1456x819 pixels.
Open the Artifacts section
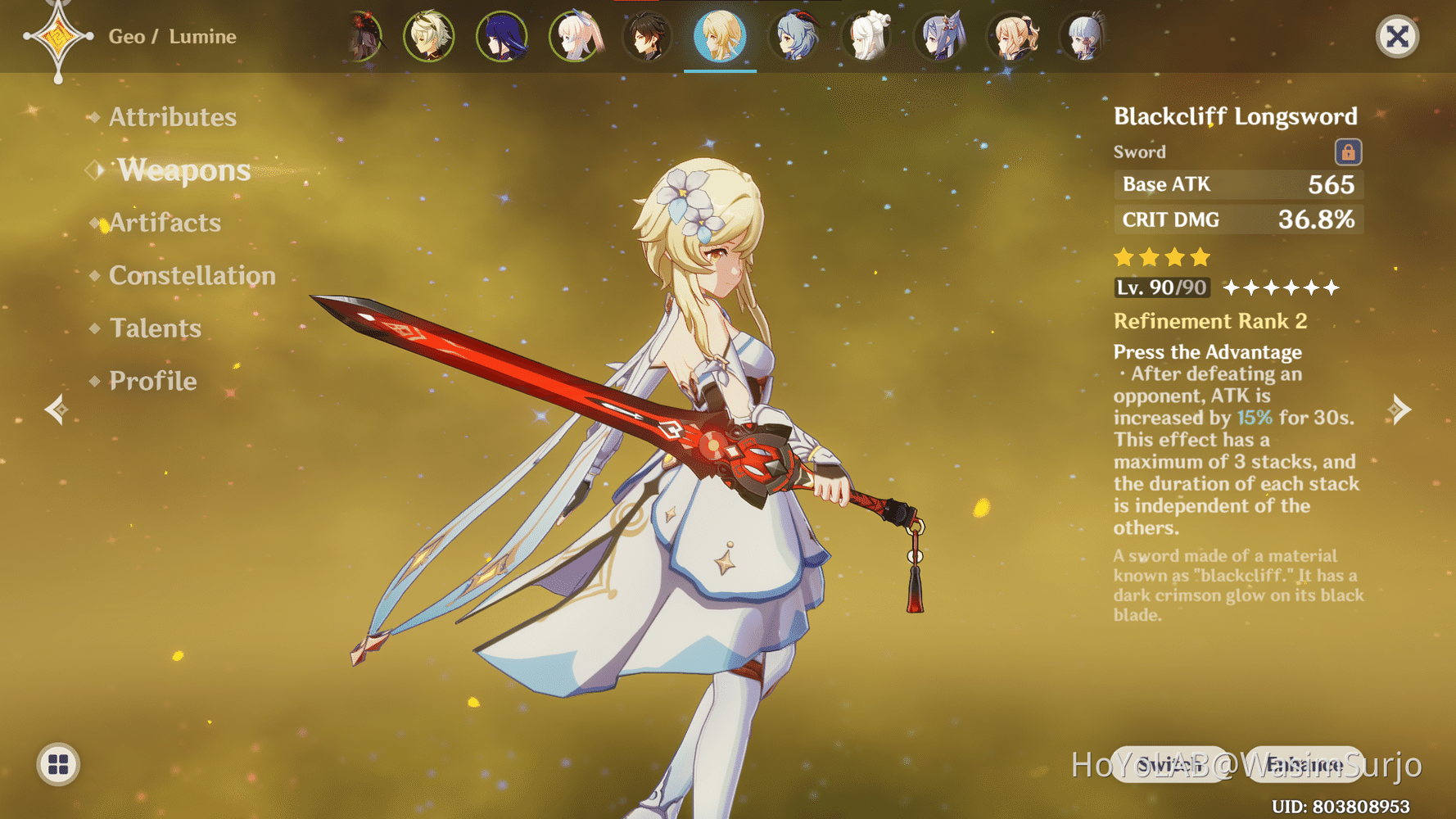click(165, 223)
